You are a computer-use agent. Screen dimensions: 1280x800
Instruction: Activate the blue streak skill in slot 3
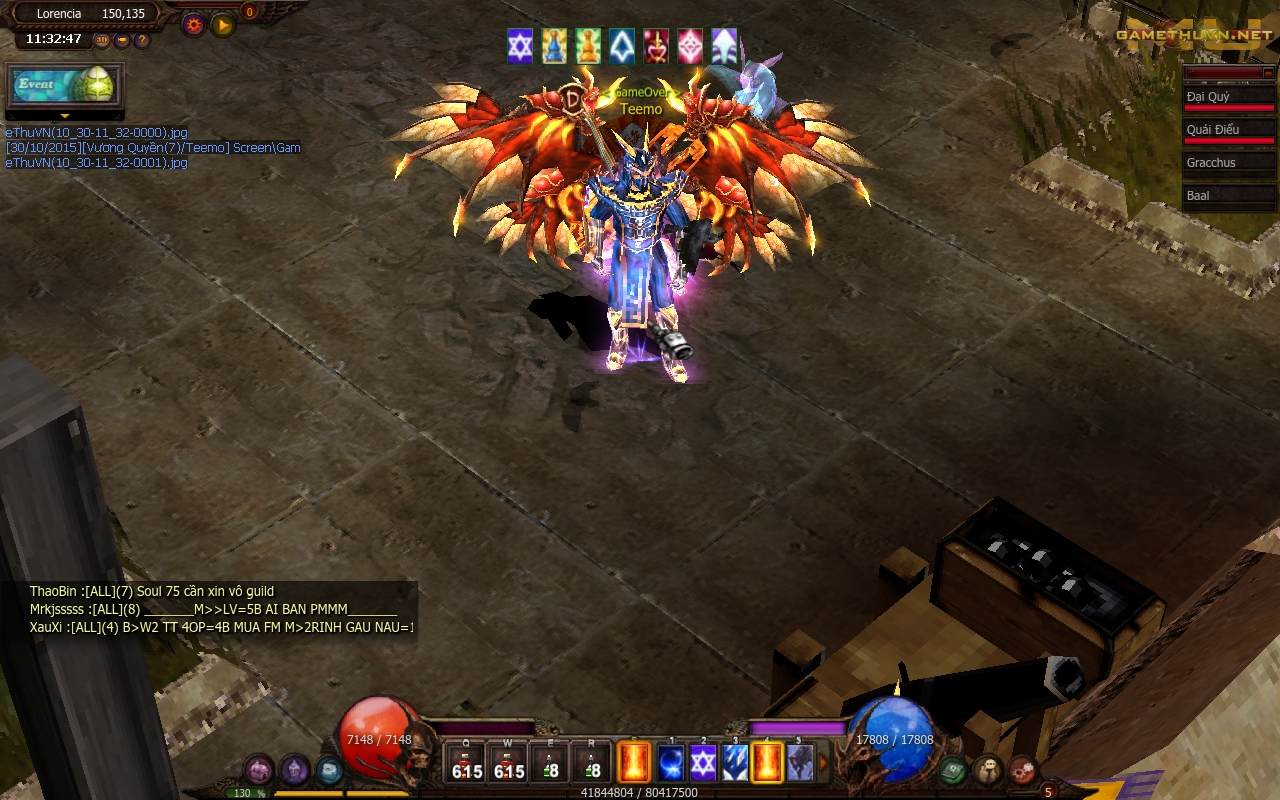tap(735, 763)
